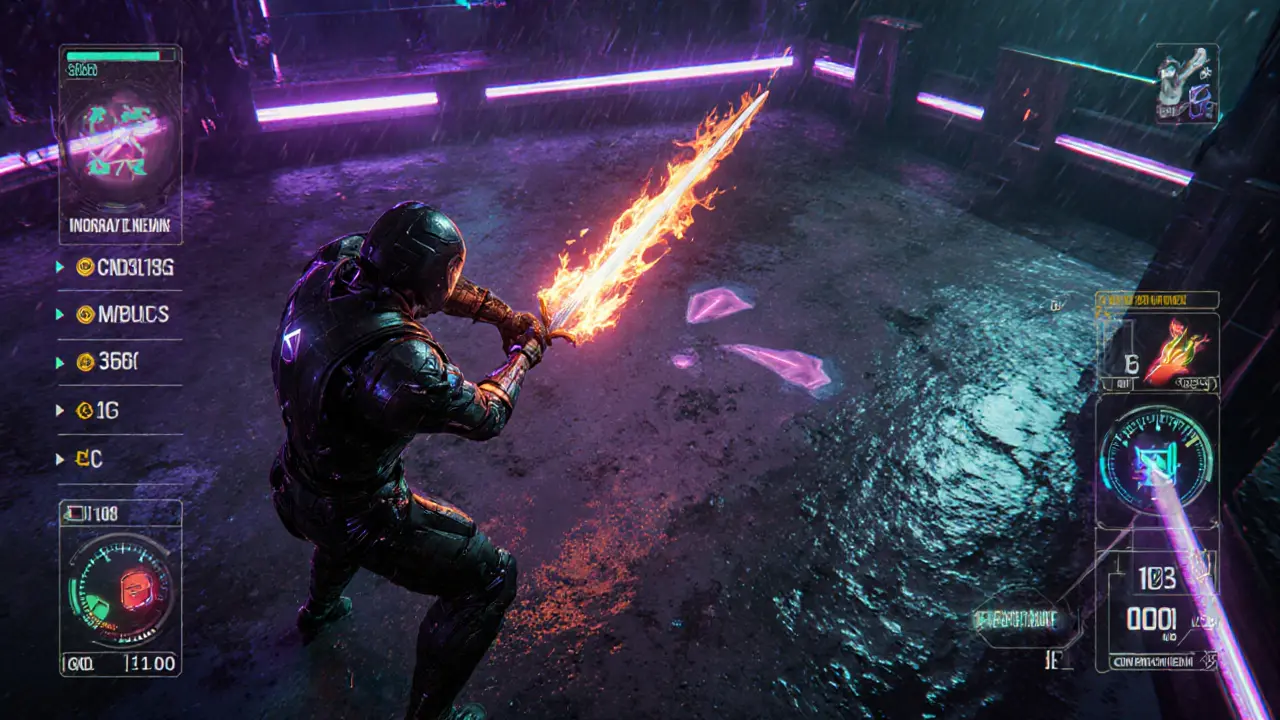The height and width of the screenshot is (720, 1280).
Task: Open the character portrait icon at top right
Action: [1187, 84]
